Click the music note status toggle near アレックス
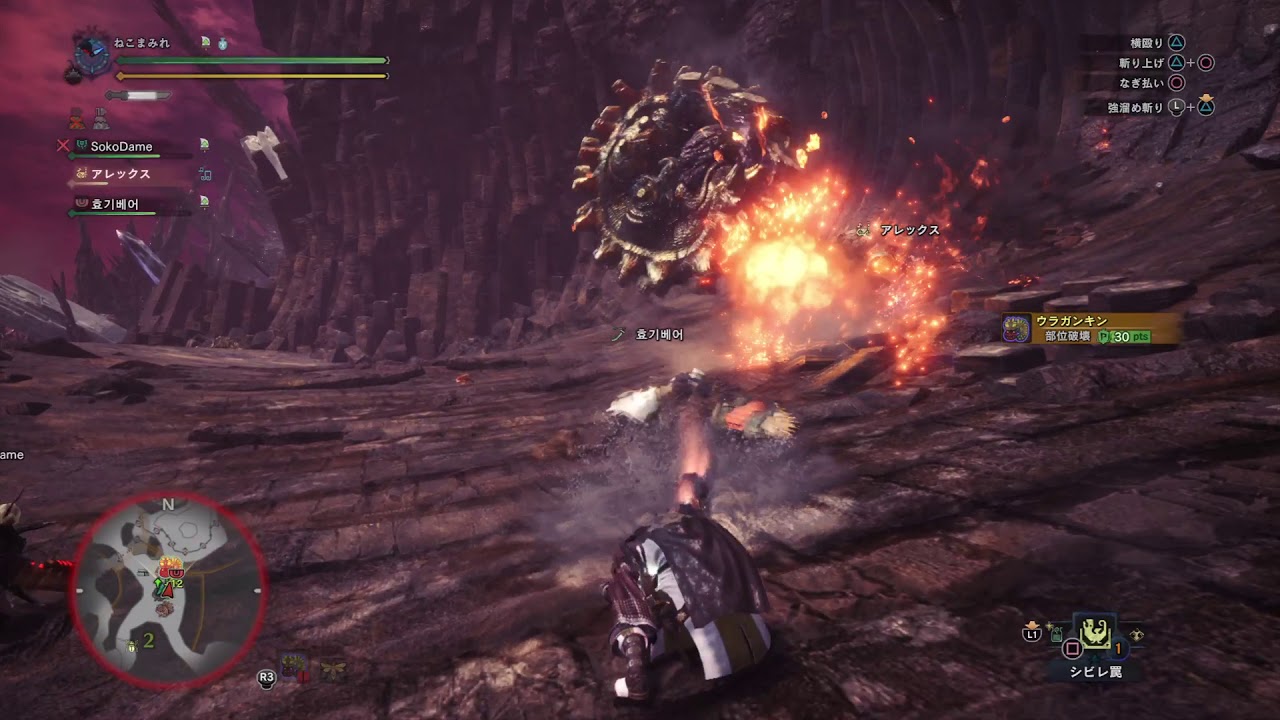Image resolution: width=1280 pixels, height=720 pixels. point(205,174)
